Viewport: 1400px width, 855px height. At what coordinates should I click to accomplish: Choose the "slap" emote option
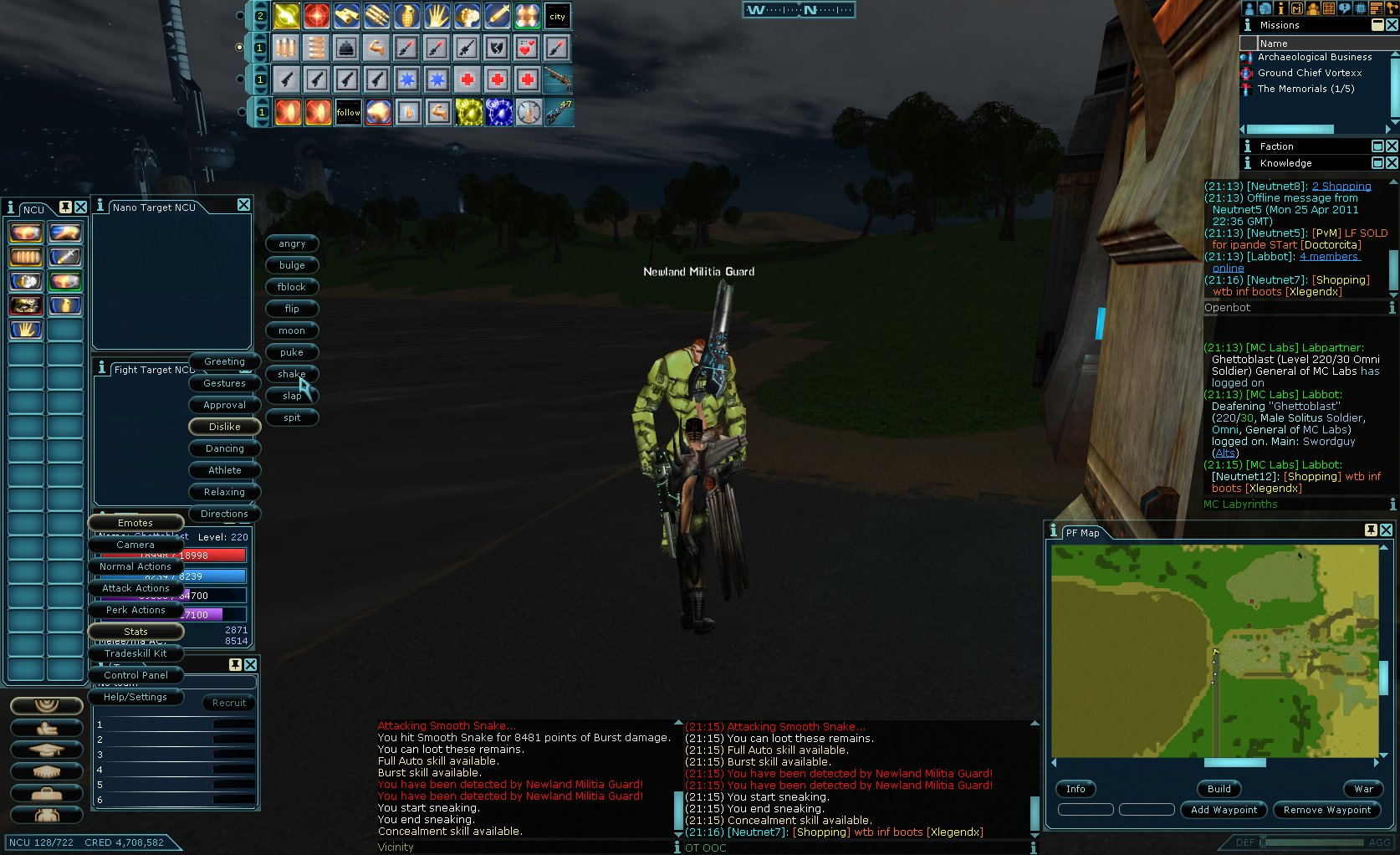tap(292, 396)
